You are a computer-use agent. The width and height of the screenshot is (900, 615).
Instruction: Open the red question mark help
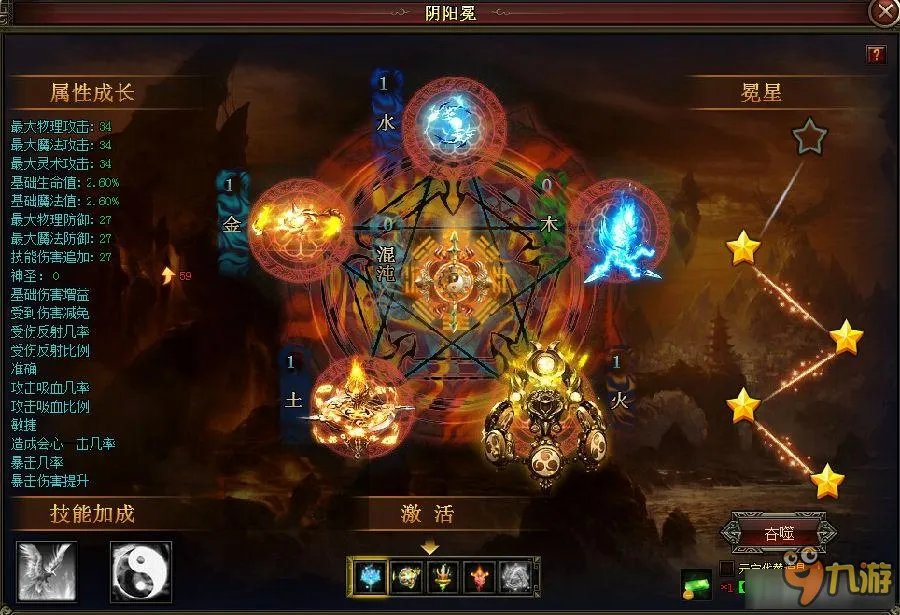point(876,54)
